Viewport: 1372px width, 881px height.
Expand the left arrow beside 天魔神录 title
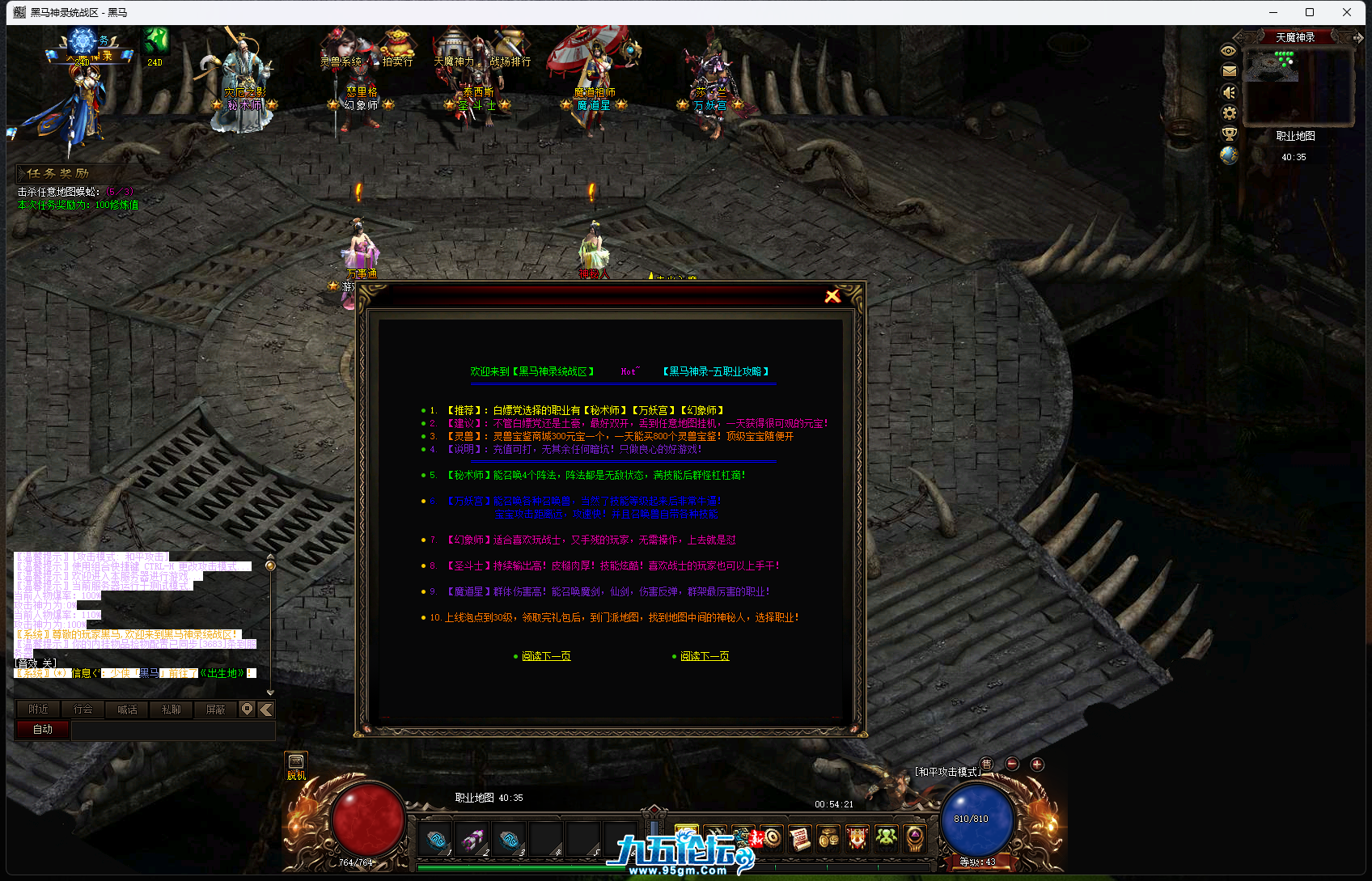click(x=1245, y=36)
